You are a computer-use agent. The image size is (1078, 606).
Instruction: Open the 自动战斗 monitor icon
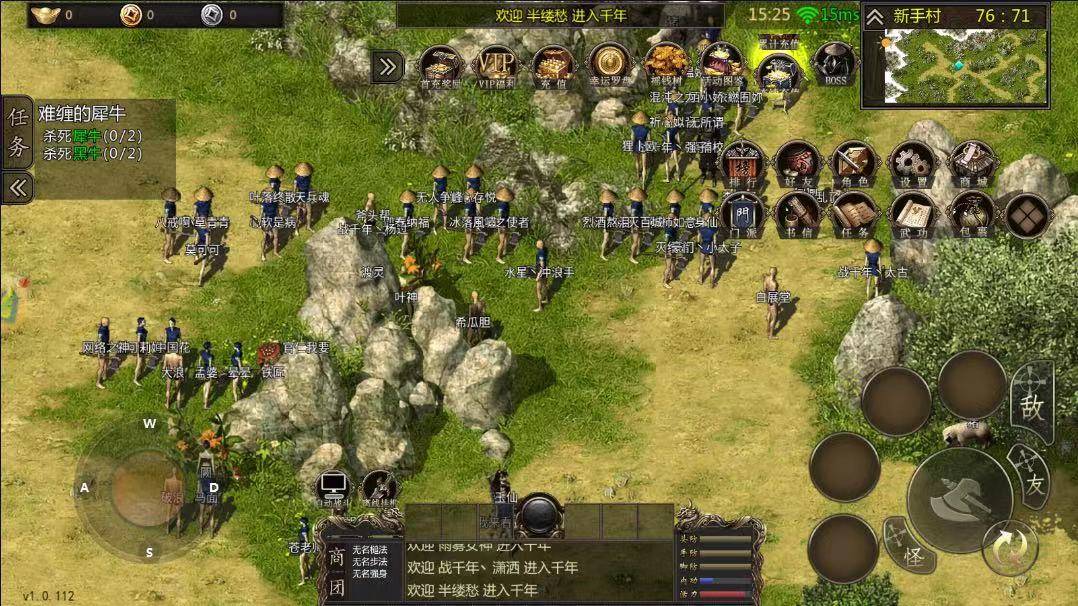pos(332,487)
